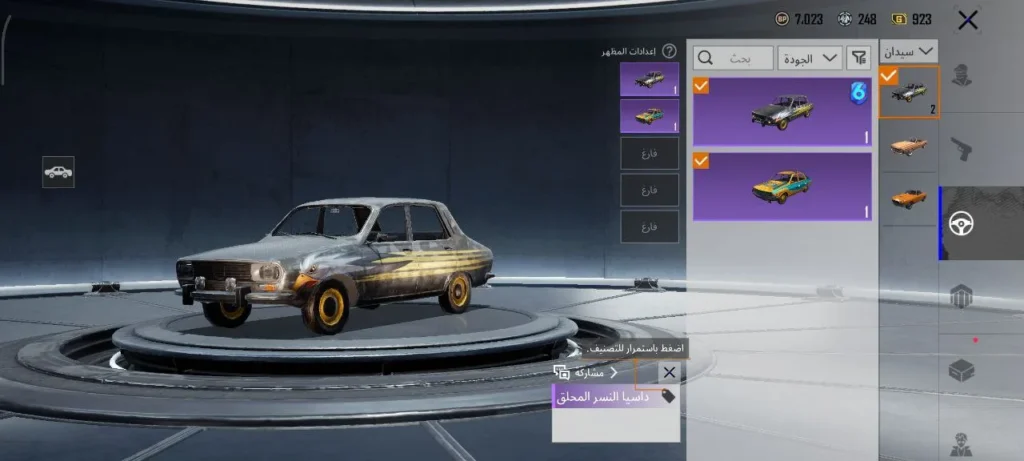Image resolution: width=1024 pixels, height=461 pixels.
Task: Select the teal and yellow Dacia skin card
Action: (x=781, y=186)
